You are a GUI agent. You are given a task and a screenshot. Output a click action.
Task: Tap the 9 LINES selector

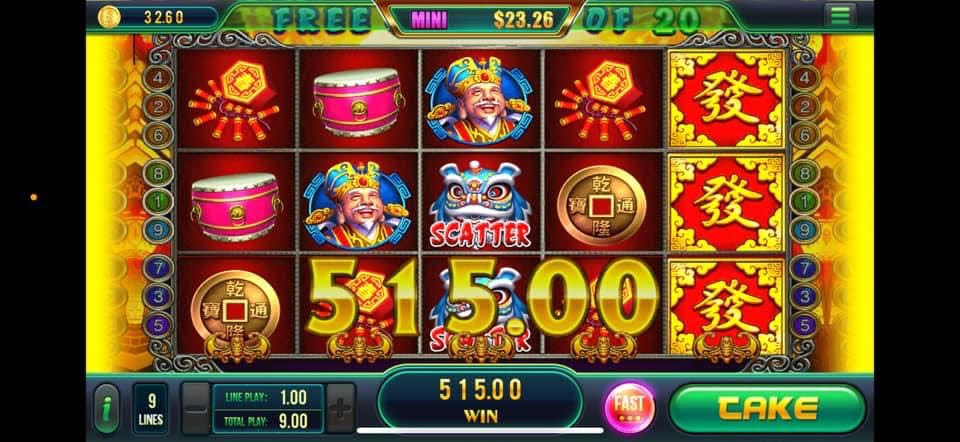tap(149, 408)
